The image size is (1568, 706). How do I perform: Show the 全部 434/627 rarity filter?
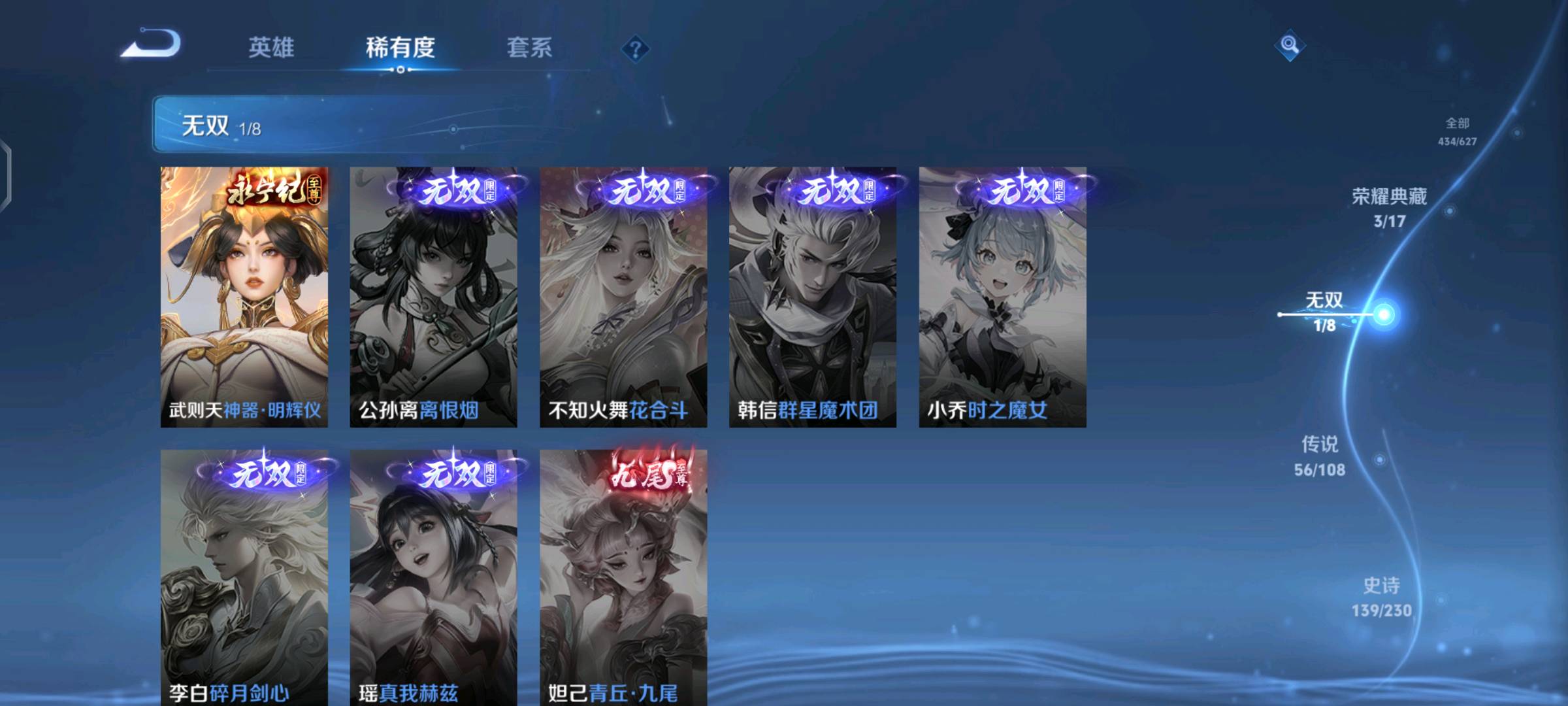[x=1457, y=131]
